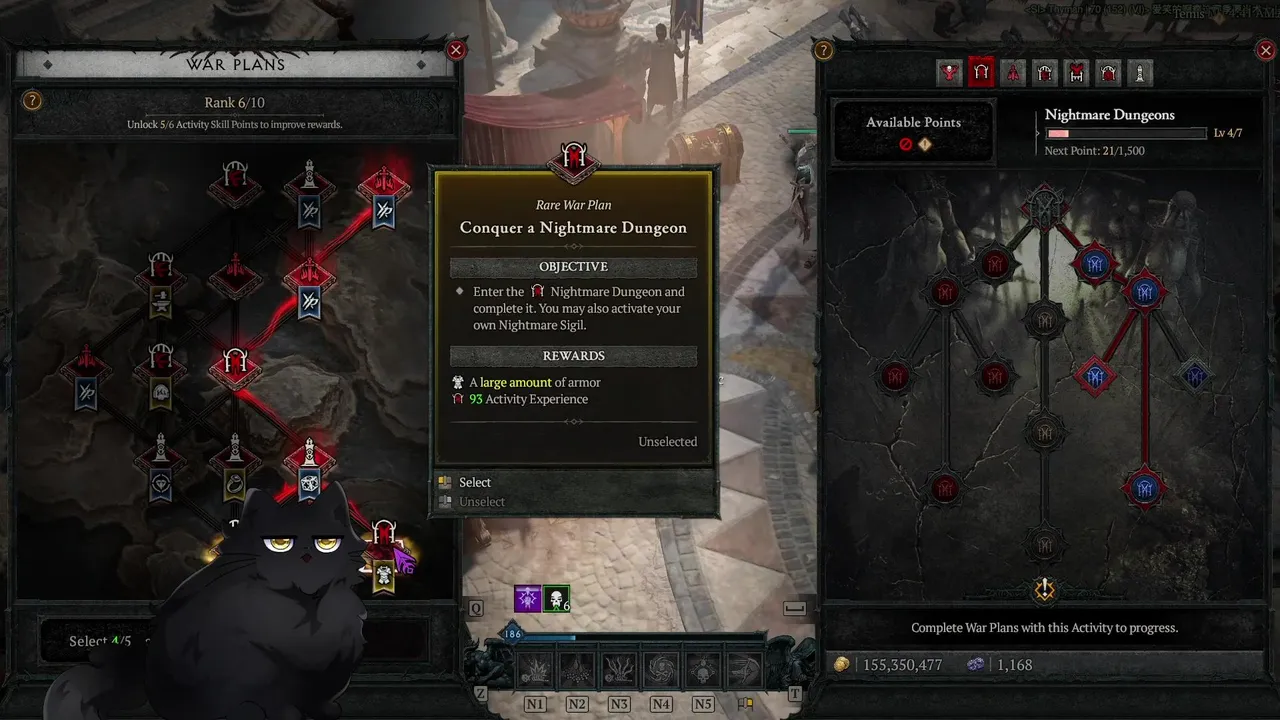The width and height of the screenshot is (1280, 720).
Task: Switch to the selected Nightmare Dungeons archway tab
Action: (981, 73)
